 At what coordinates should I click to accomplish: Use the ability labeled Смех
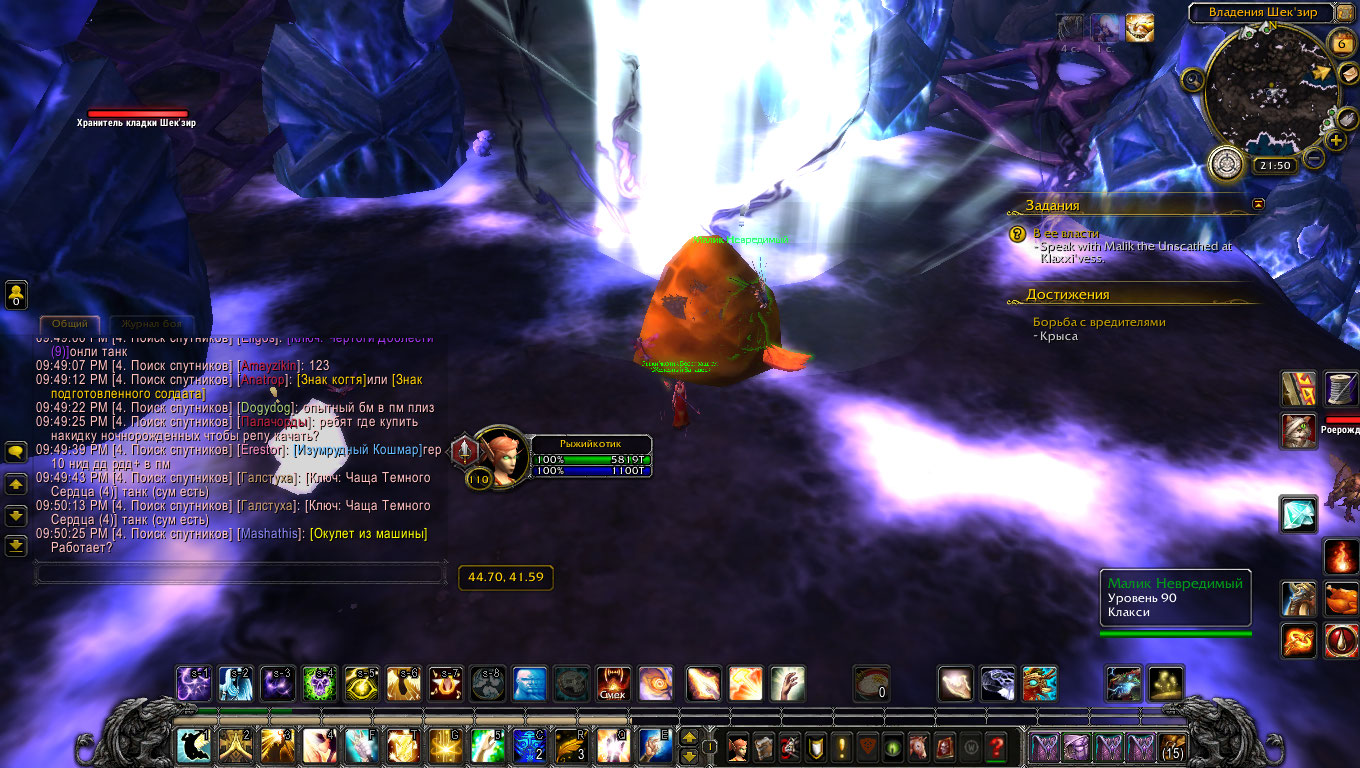coord(612,683)
